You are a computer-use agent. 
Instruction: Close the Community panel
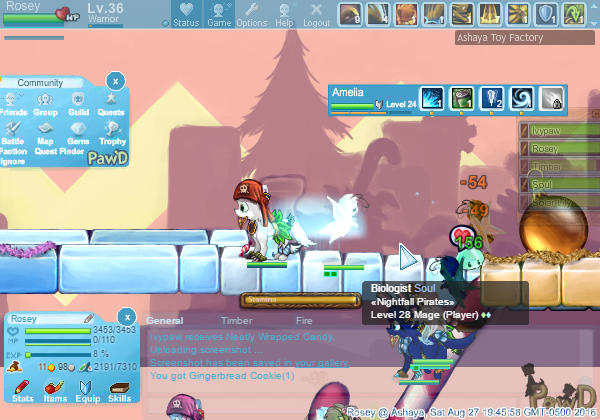pyautogui.click(x=115, y=80)
